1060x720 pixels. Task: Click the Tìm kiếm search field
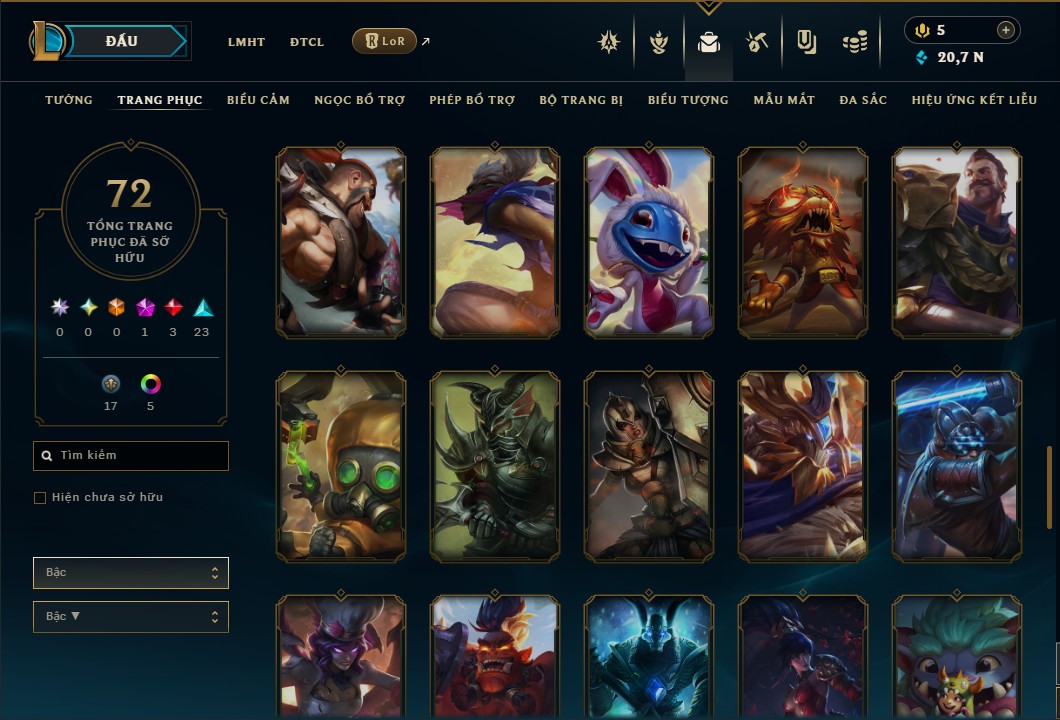131,456
